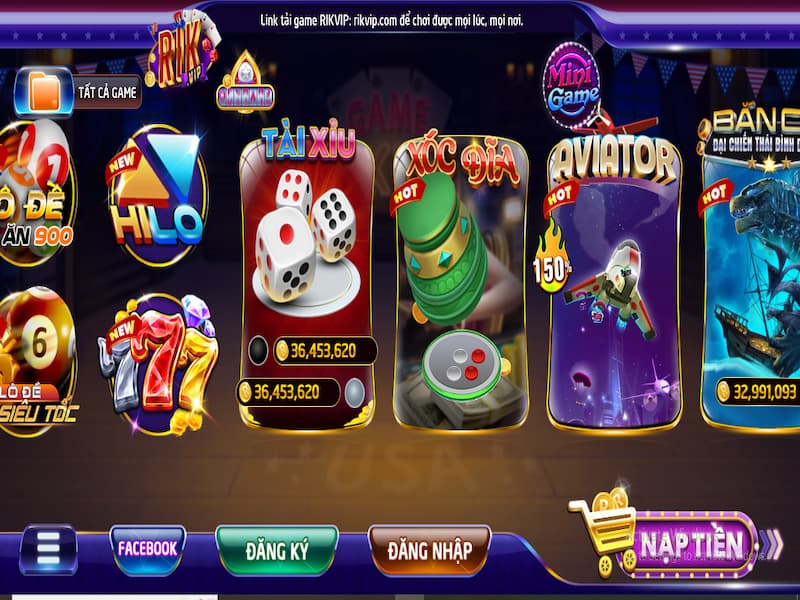Visit the Facebook page button

(x=148, y=549)
